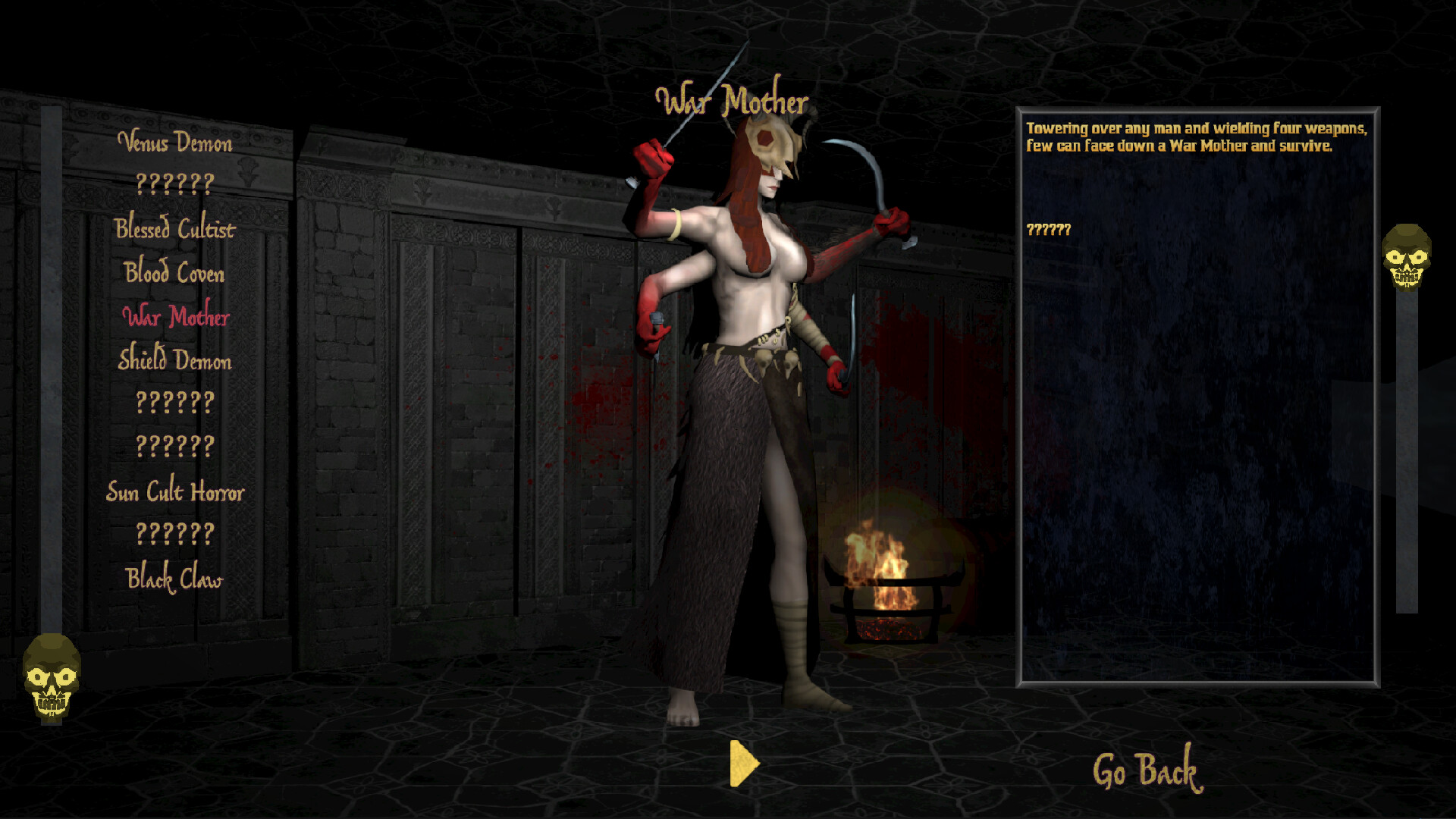Show the Sun Cult Horror entry
Screen dimensions: 1456x819
click(175, 491)
